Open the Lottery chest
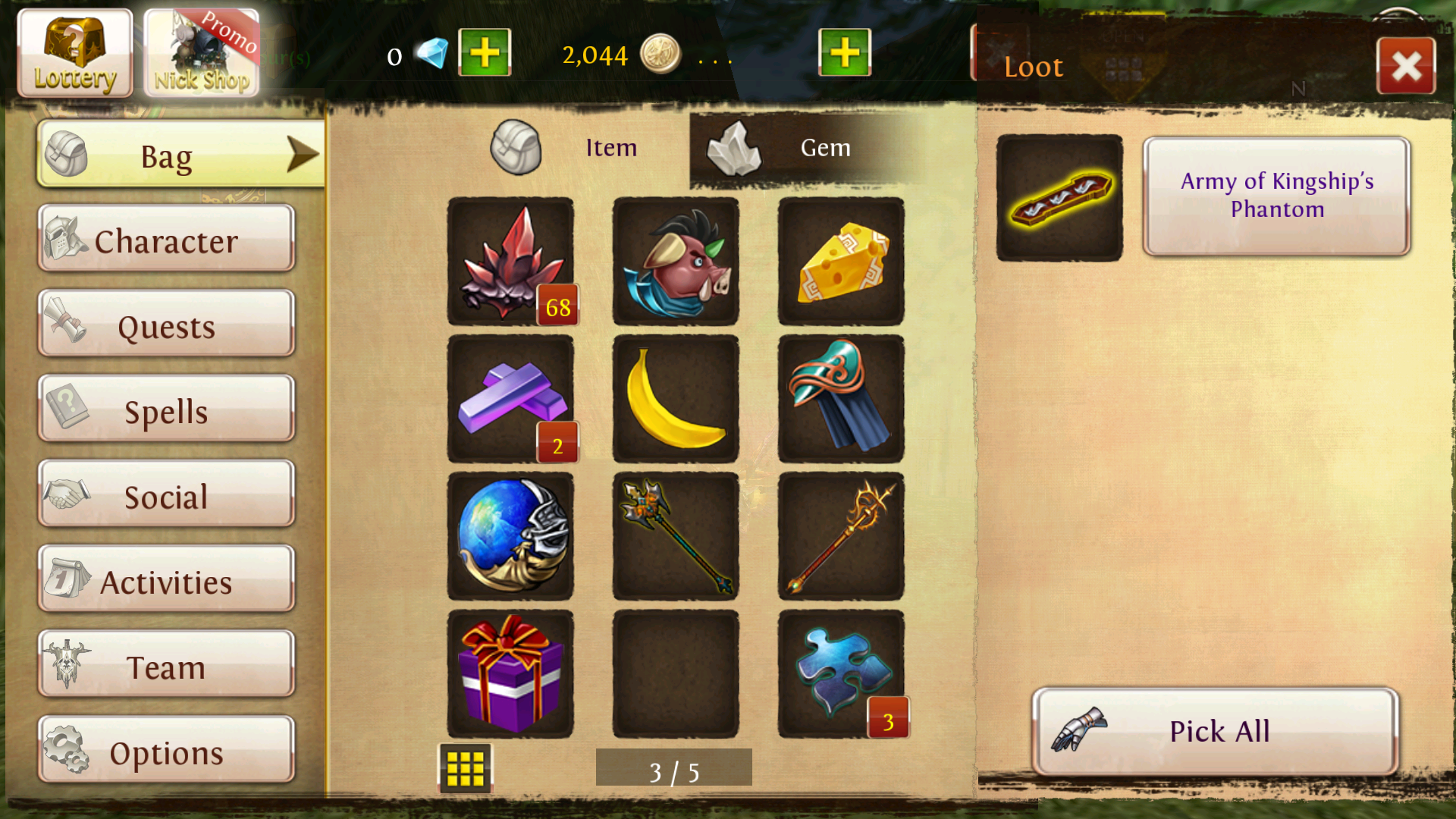Image resolution: width=1456 pixels, height=819 pixels. (74, 53)
